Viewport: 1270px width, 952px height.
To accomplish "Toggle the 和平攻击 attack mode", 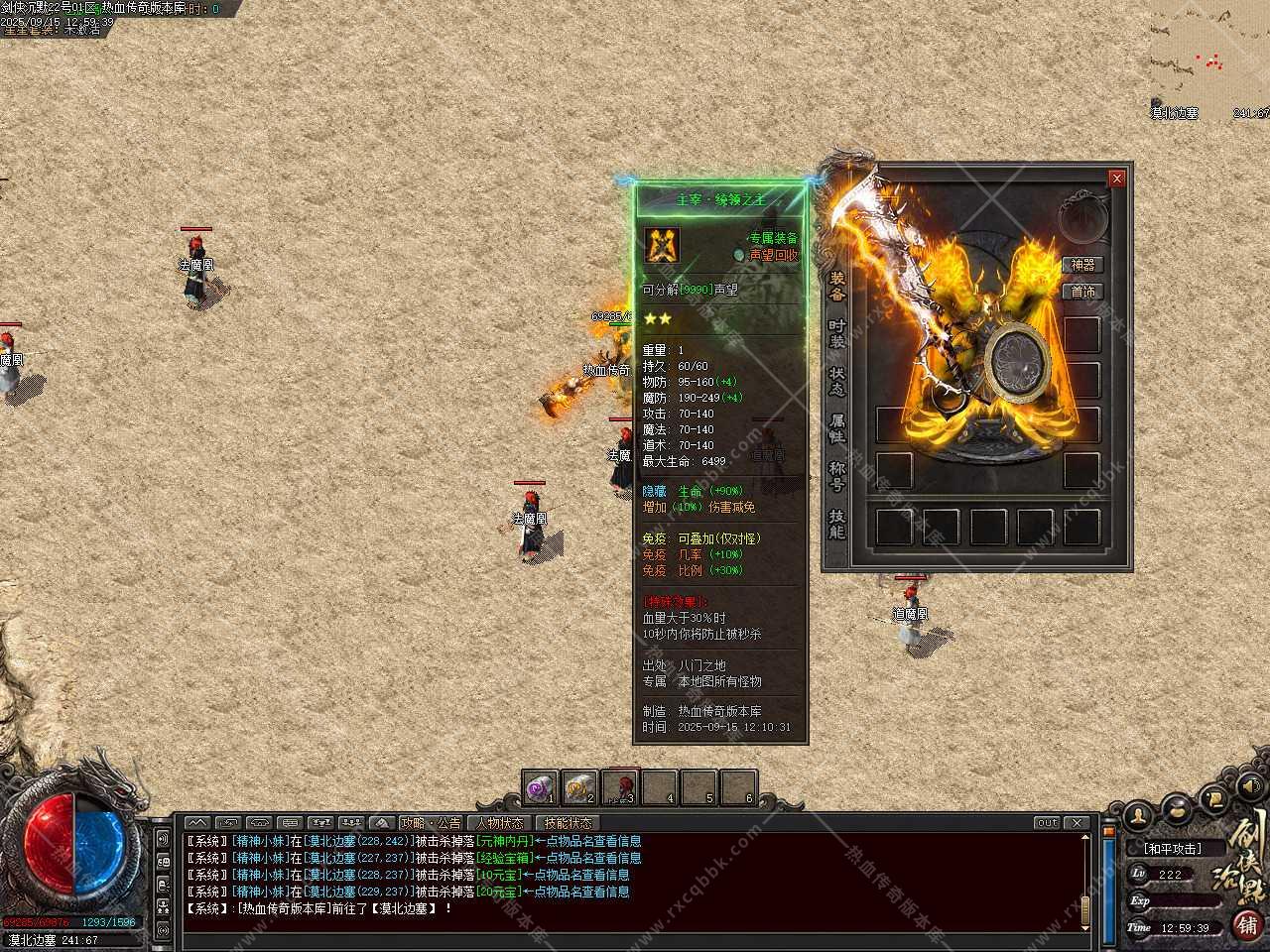I will pyautogui.click(x=1172, y=849).
